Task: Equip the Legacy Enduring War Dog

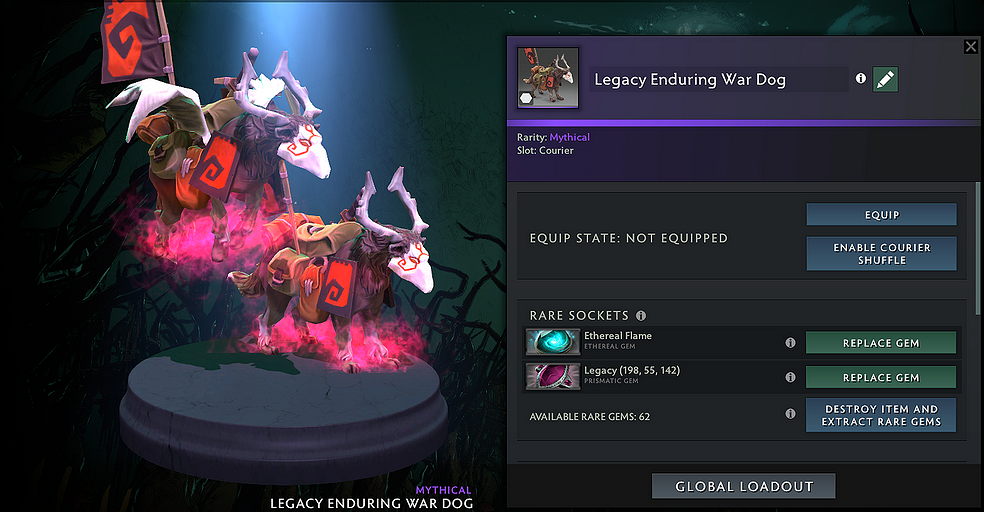Action: point(881,215)
